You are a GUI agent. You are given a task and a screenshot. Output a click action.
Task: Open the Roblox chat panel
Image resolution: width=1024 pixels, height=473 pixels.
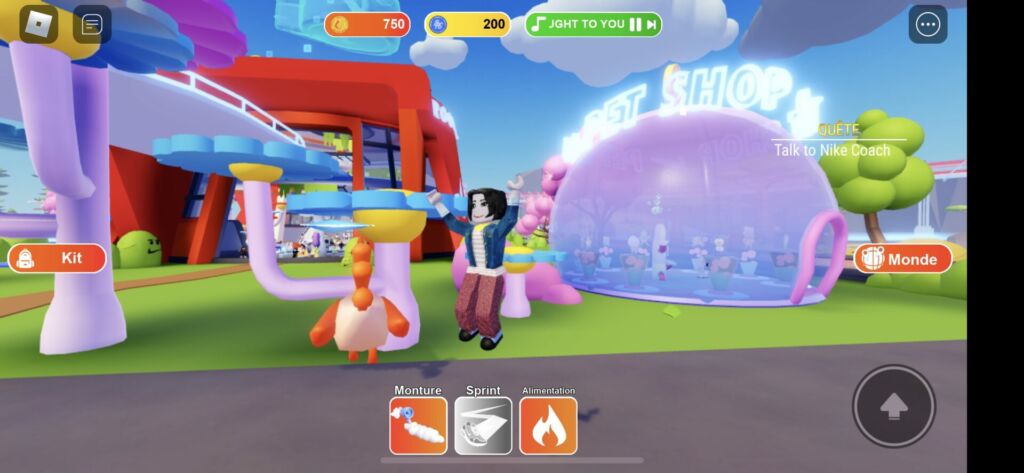click(x=92, y=24)
